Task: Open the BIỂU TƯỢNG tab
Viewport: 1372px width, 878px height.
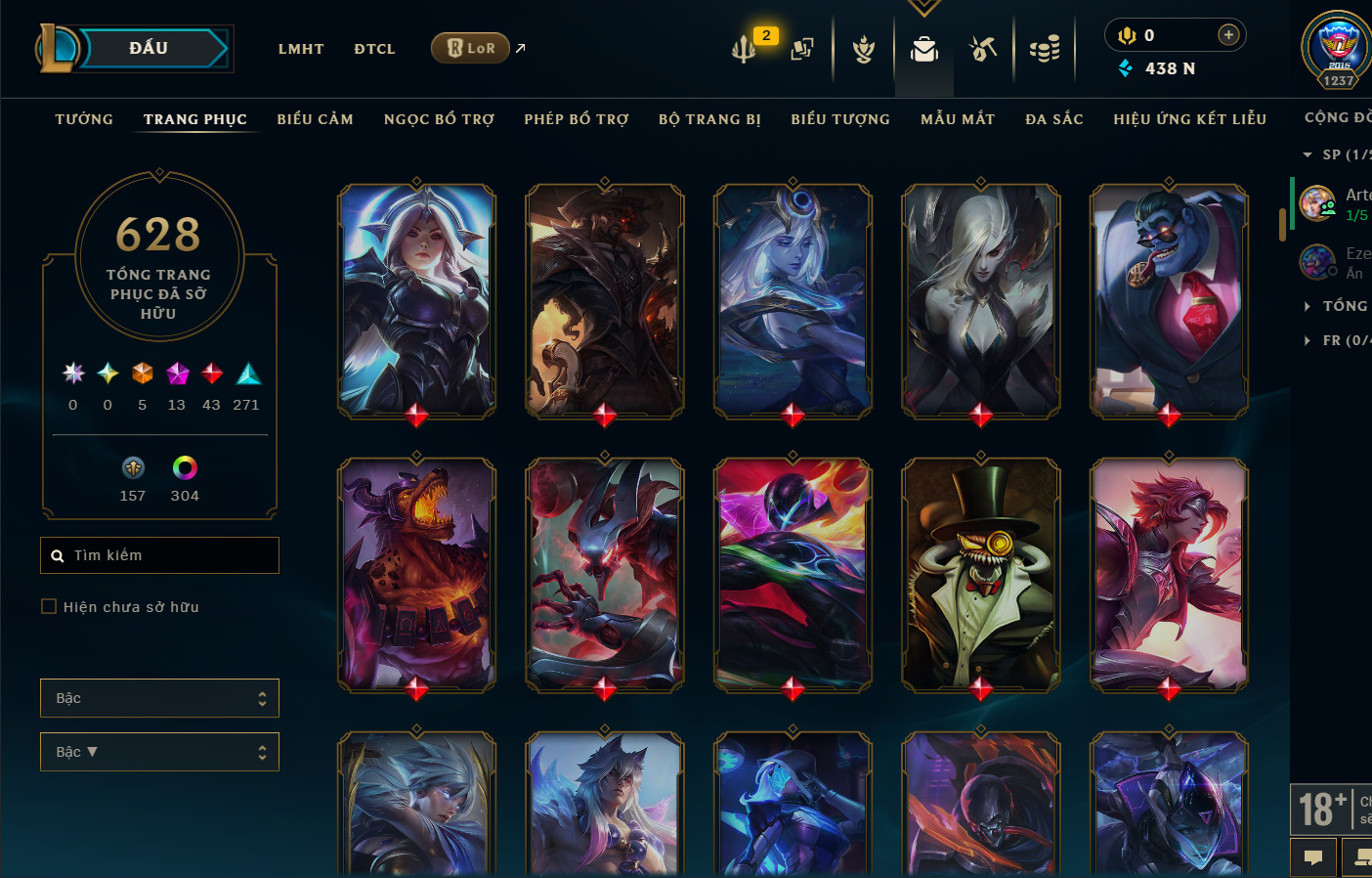Action: (x=840, y=119)
